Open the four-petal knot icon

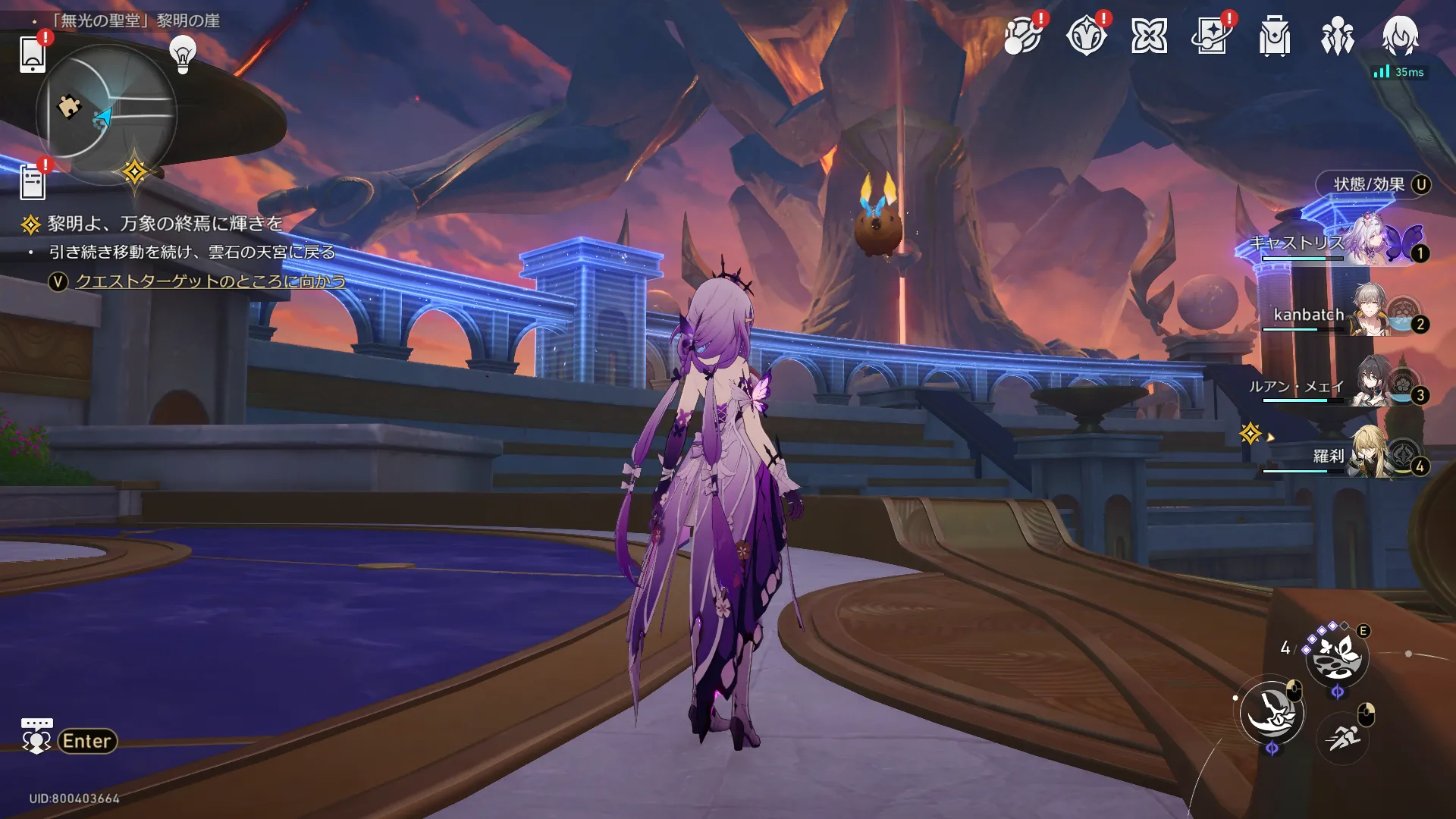coord(1149,36)
